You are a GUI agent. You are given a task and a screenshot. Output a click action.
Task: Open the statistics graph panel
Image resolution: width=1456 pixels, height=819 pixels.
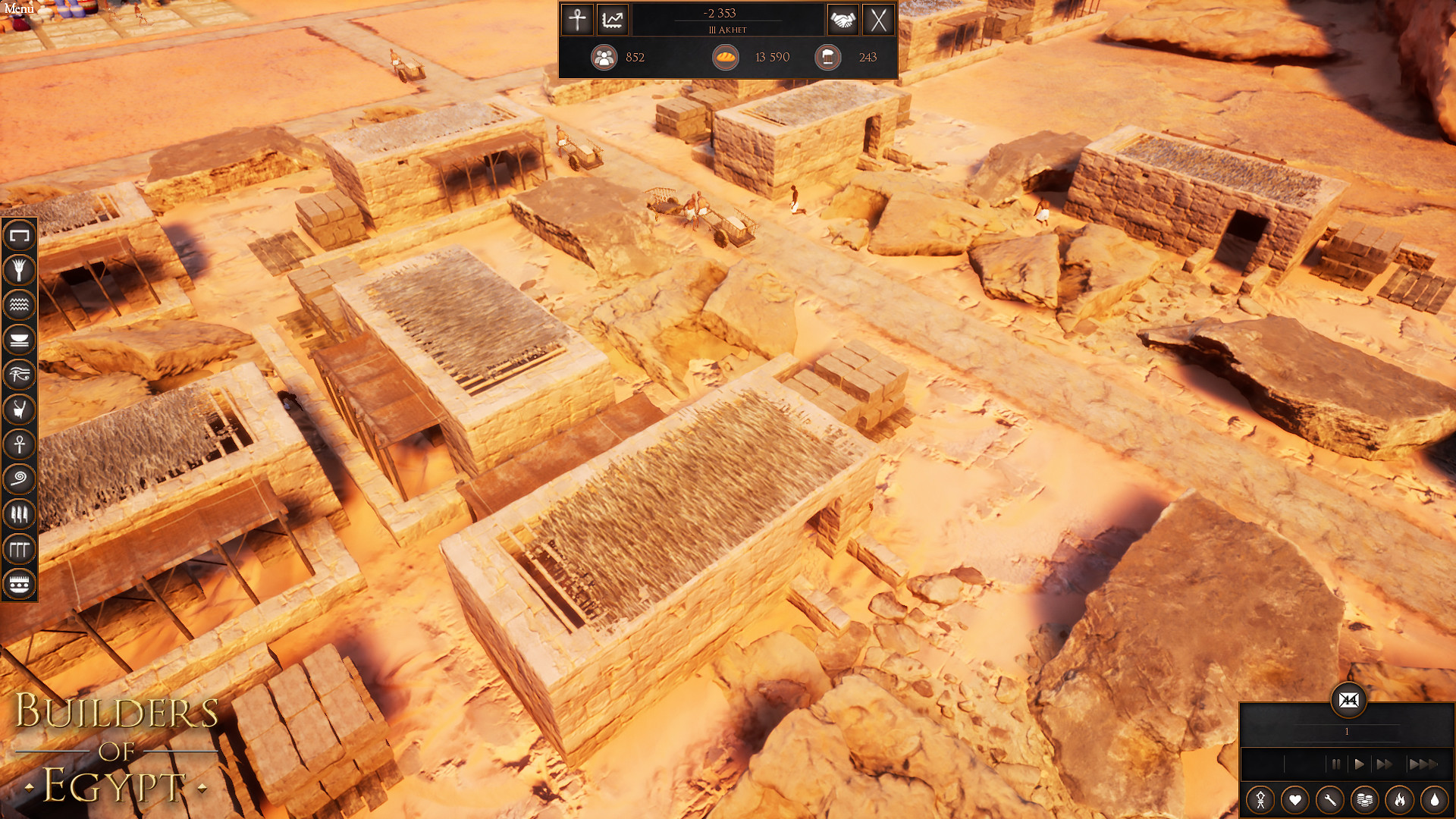coord(613,20)
